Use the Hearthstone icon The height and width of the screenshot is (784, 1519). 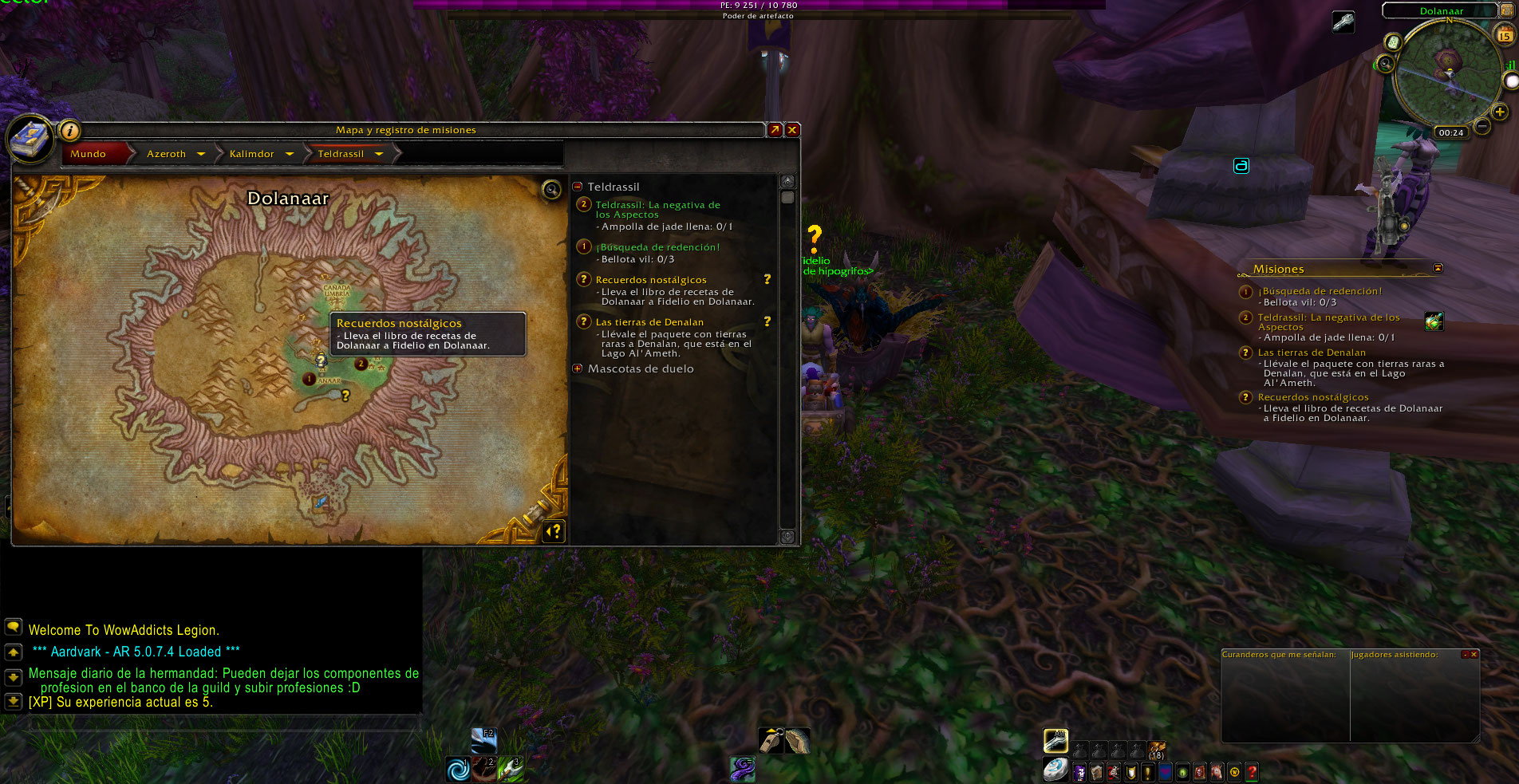point(1055,770)
